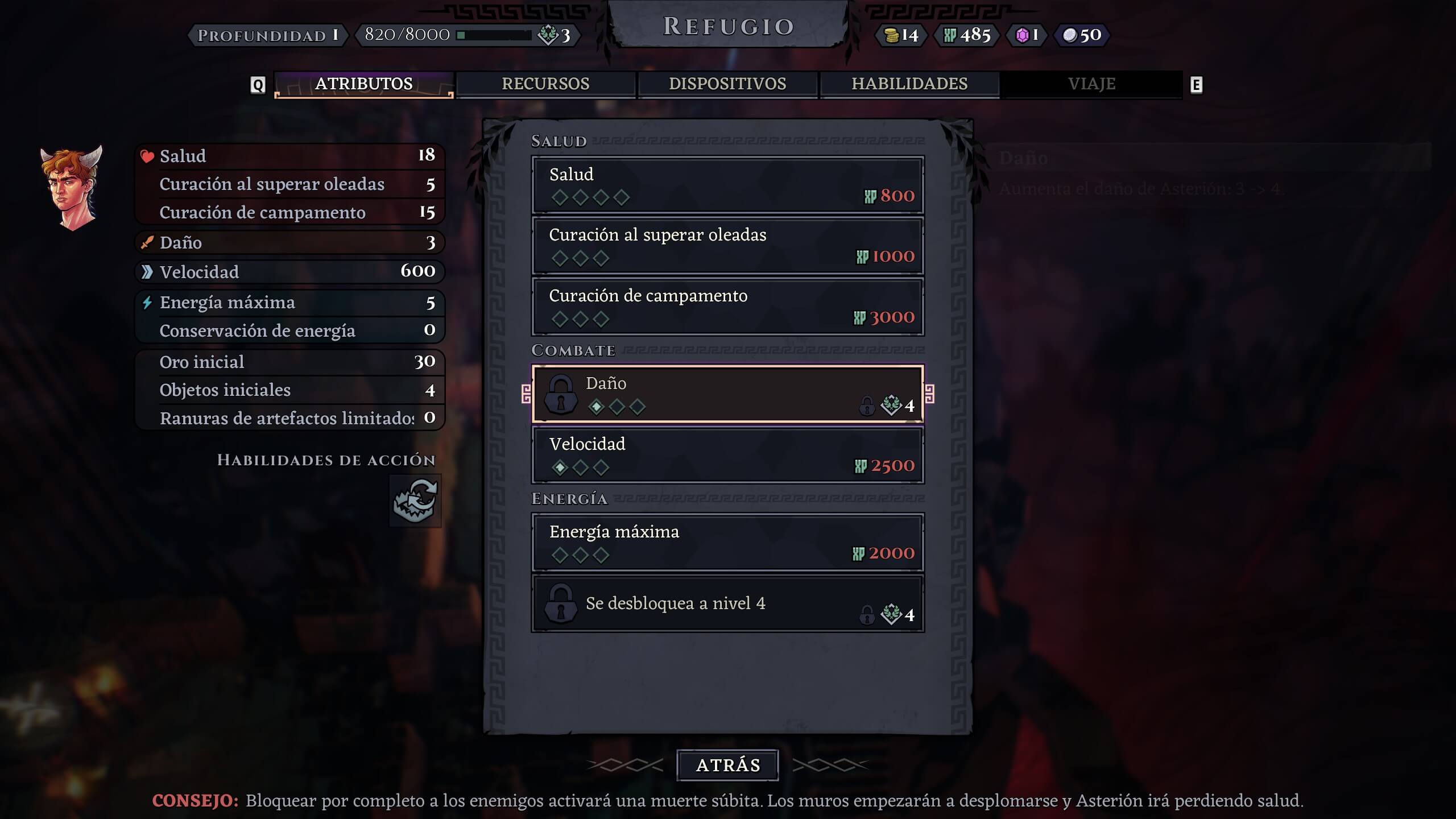Image resolution: width=1456 pixels, height=819 pixels.
Task: Show the Dispositivos tab
Action: click(727, 84)
